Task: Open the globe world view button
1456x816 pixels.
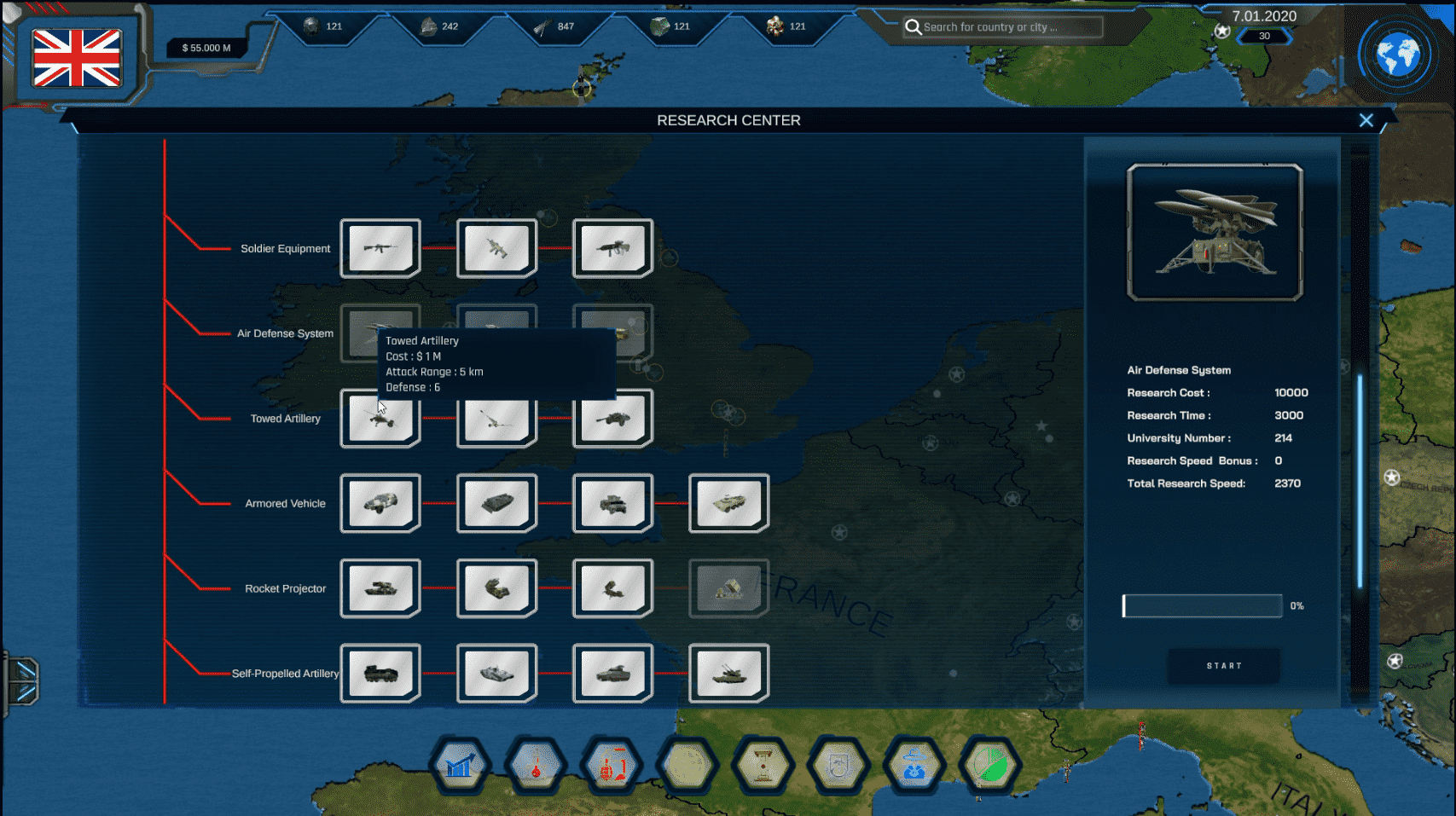Action: coord(1398,56)
